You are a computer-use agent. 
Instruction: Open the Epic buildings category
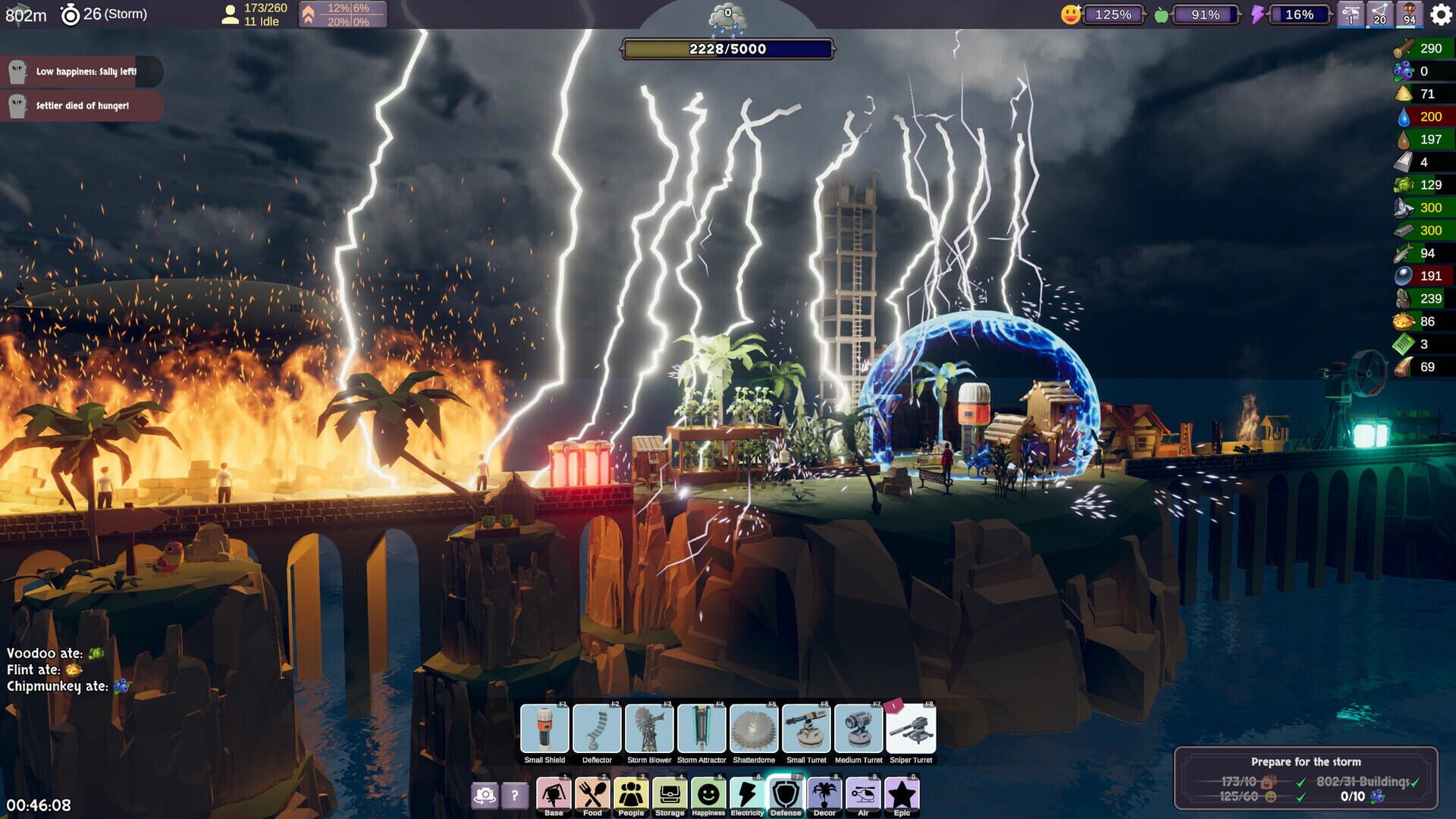902,793
